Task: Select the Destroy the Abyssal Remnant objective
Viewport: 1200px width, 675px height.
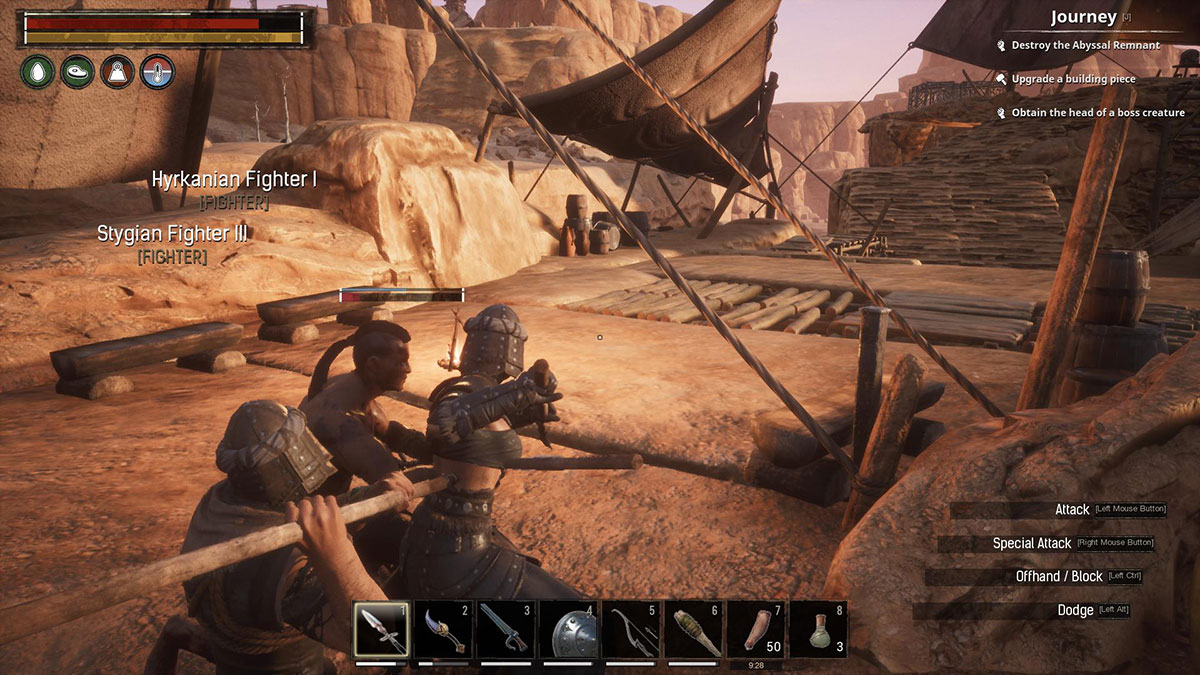Action: 1085,45
